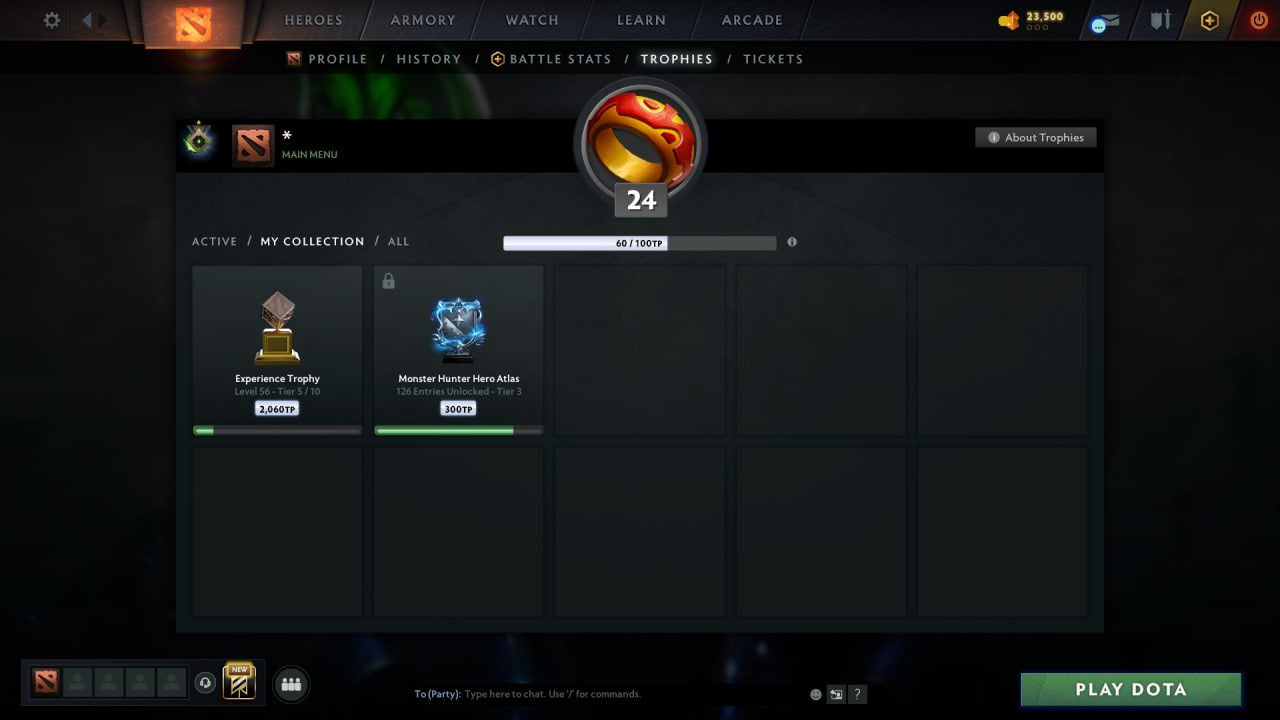Open Dota Plus hexagon icon
1280x720 pixels.
click(1209, 20)
